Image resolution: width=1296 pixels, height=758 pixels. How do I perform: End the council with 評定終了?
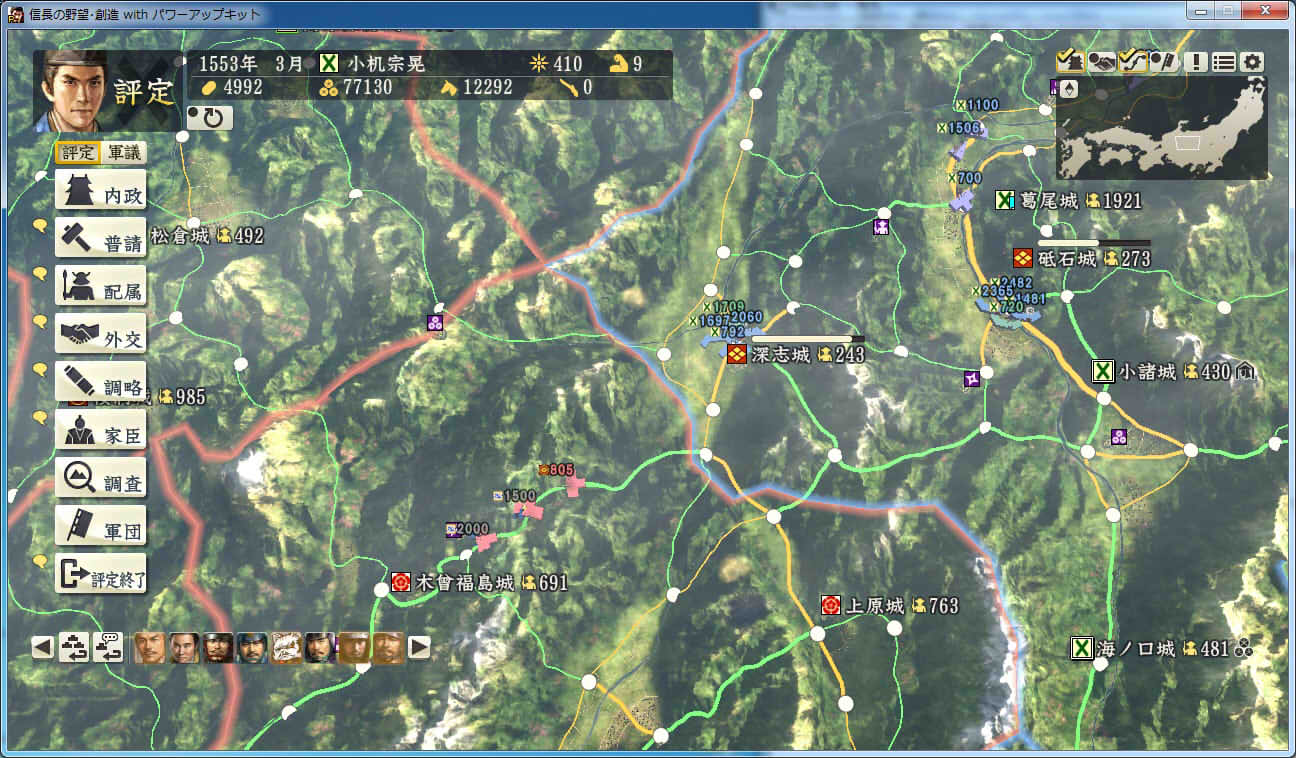101,574
